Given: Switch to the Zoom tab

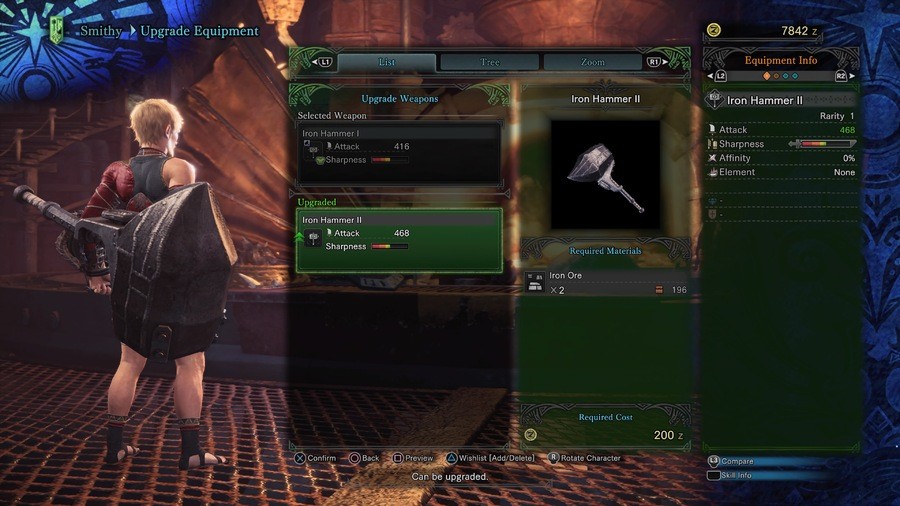Looking at the screenshot, I should [x=593, y=62].
